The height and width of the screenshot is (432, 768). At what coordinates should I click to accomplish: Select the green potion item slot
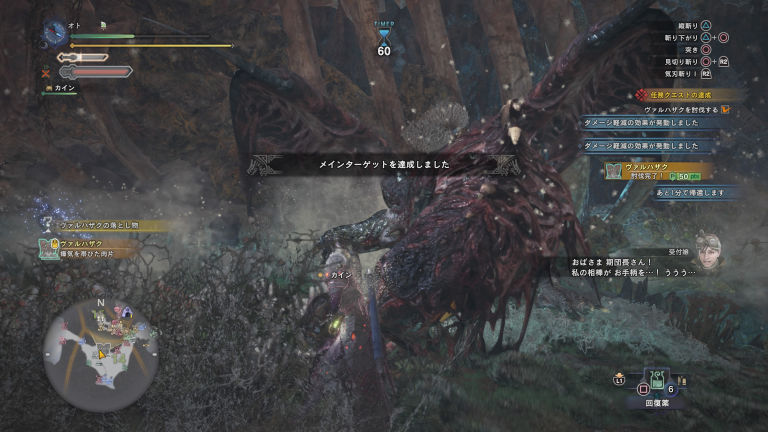click(656, 380)
